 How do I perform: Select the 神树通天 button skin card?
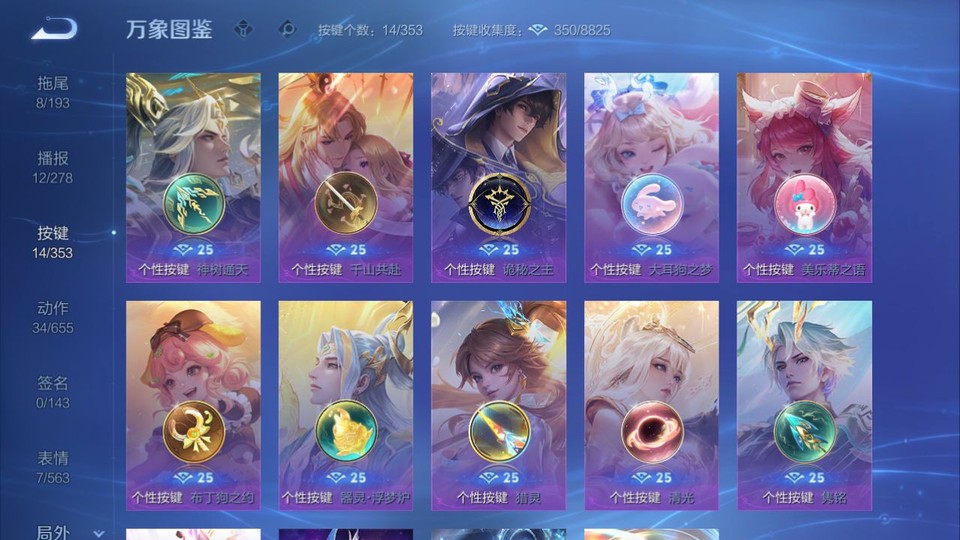[x=193, y=177]
